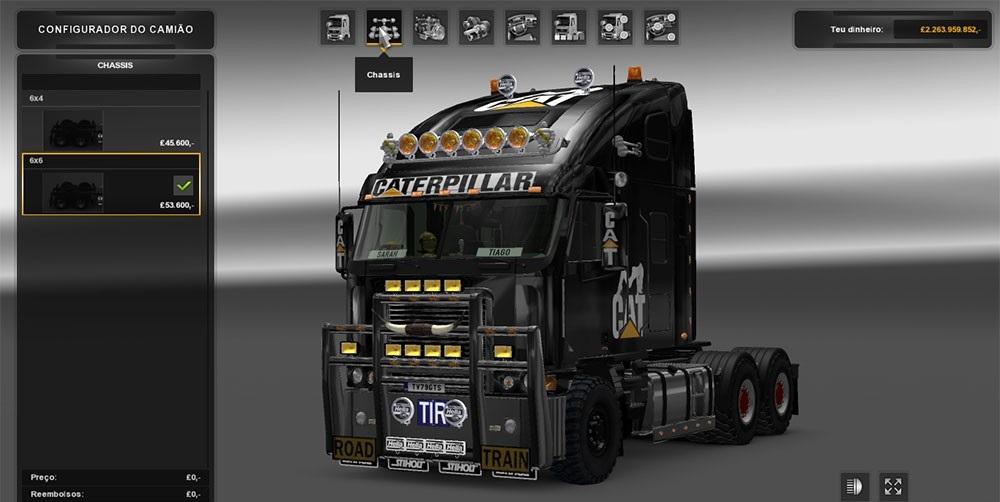1000x502 pixels.
Task: Toggle the truck headlights button
Action: (855, 486)
